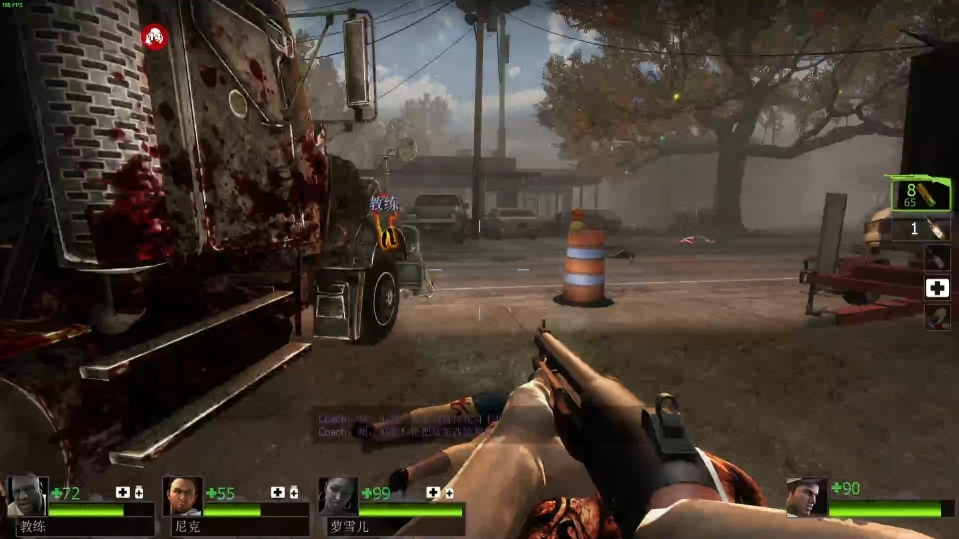Select the pain pills slot
The width and height of the screenshot is (959, 539).
click(937, 318)
